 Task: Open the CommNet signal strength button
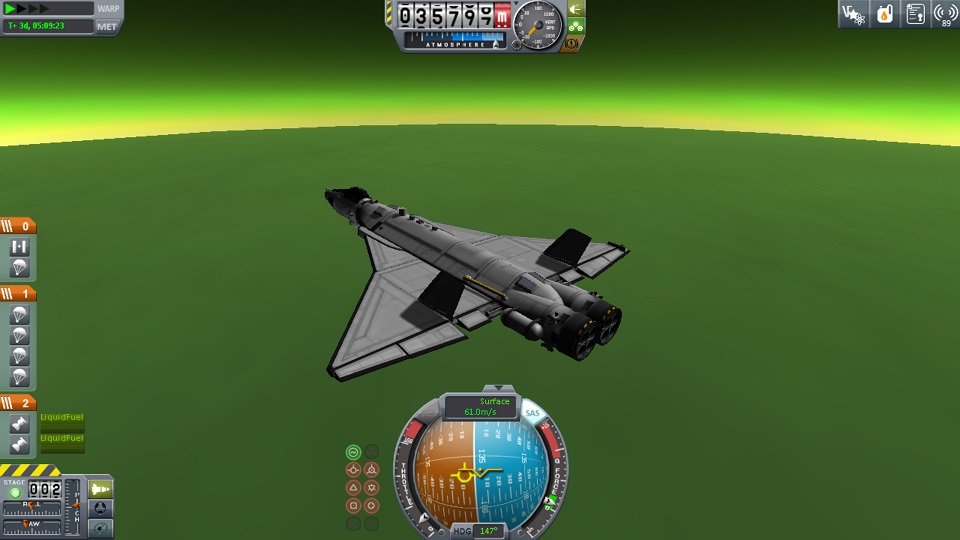945,14
